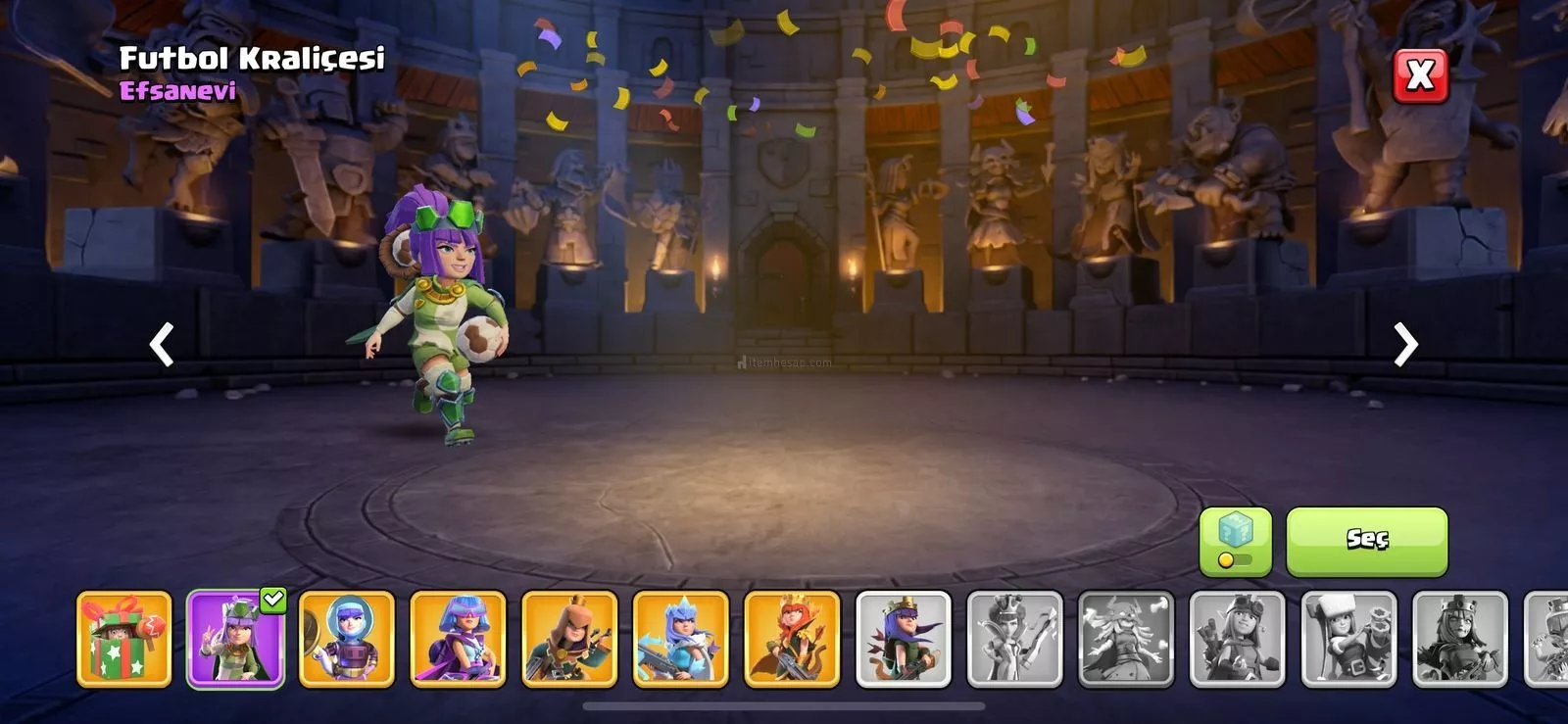Close the skin preview with the red X

1420,75
